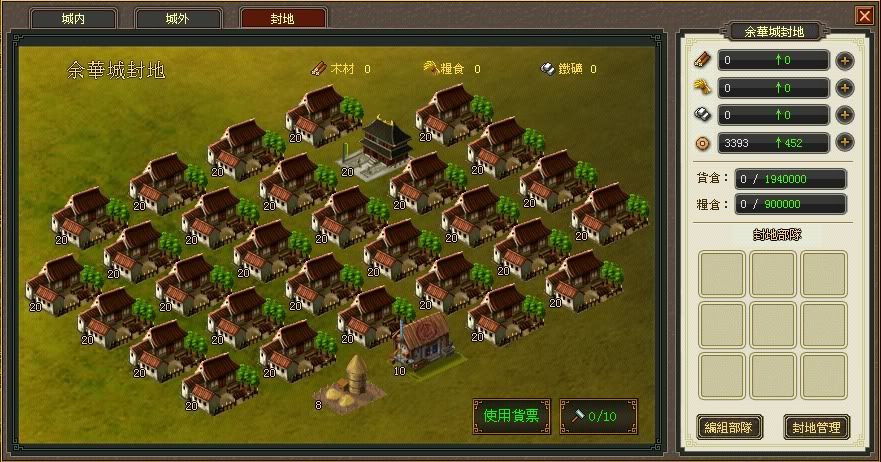Screen dimensions: 881x462
Task: Add coins with the plus button
Action: (x=845, y=143)
